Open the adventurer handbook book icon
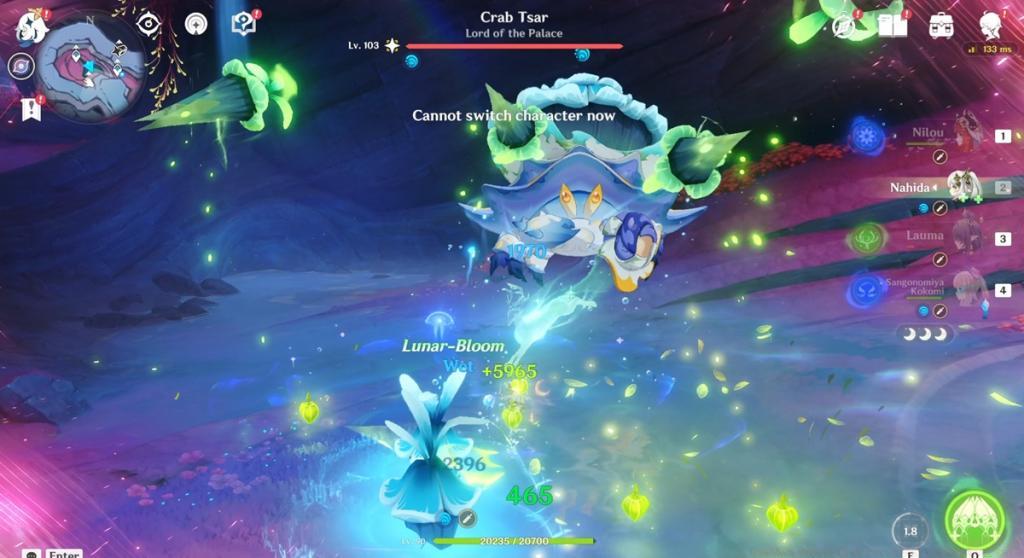 coord(892,26)
